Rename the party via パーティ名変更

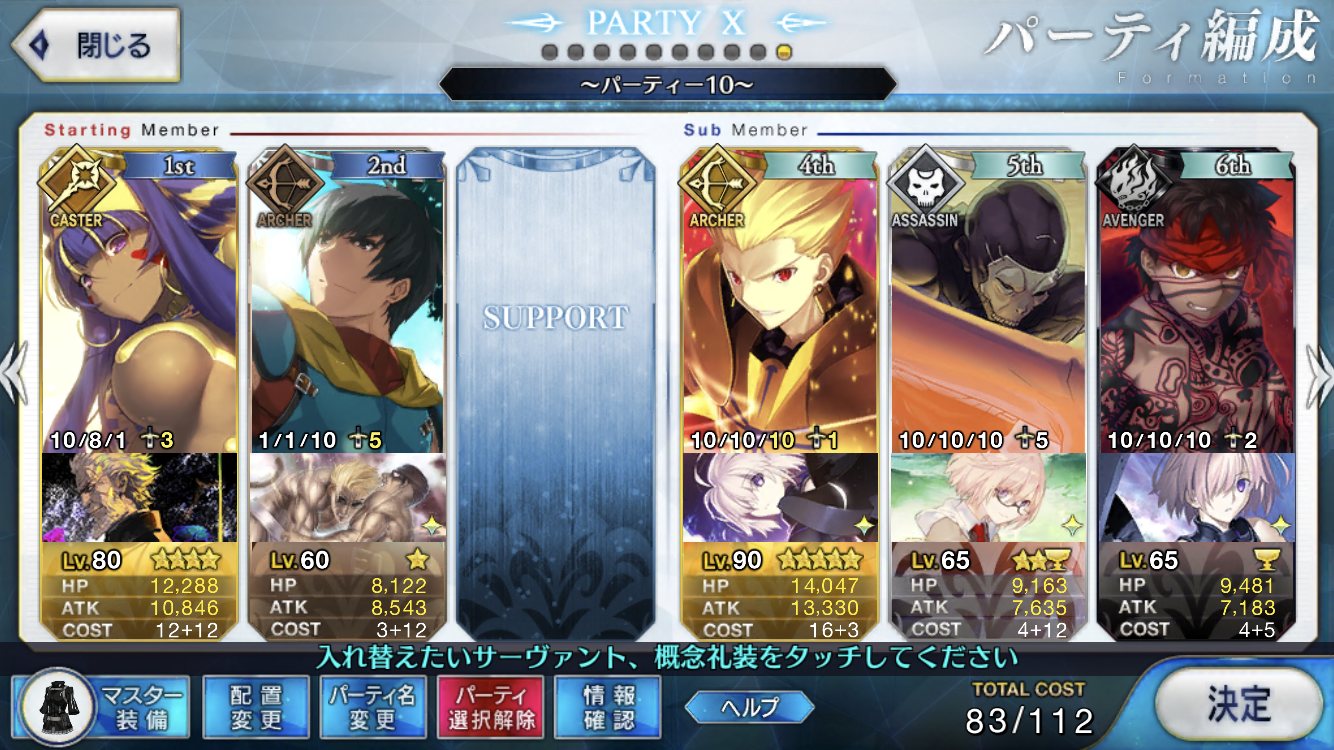click(x=372, y=706)
